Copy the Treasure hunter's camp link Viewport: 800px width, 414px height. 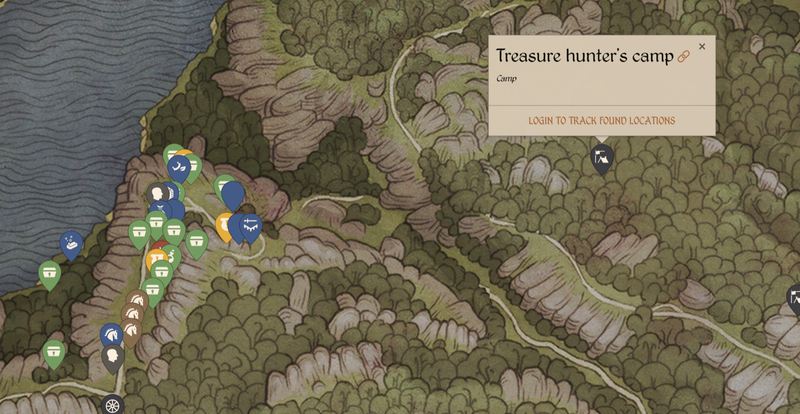tap(684, 57)
